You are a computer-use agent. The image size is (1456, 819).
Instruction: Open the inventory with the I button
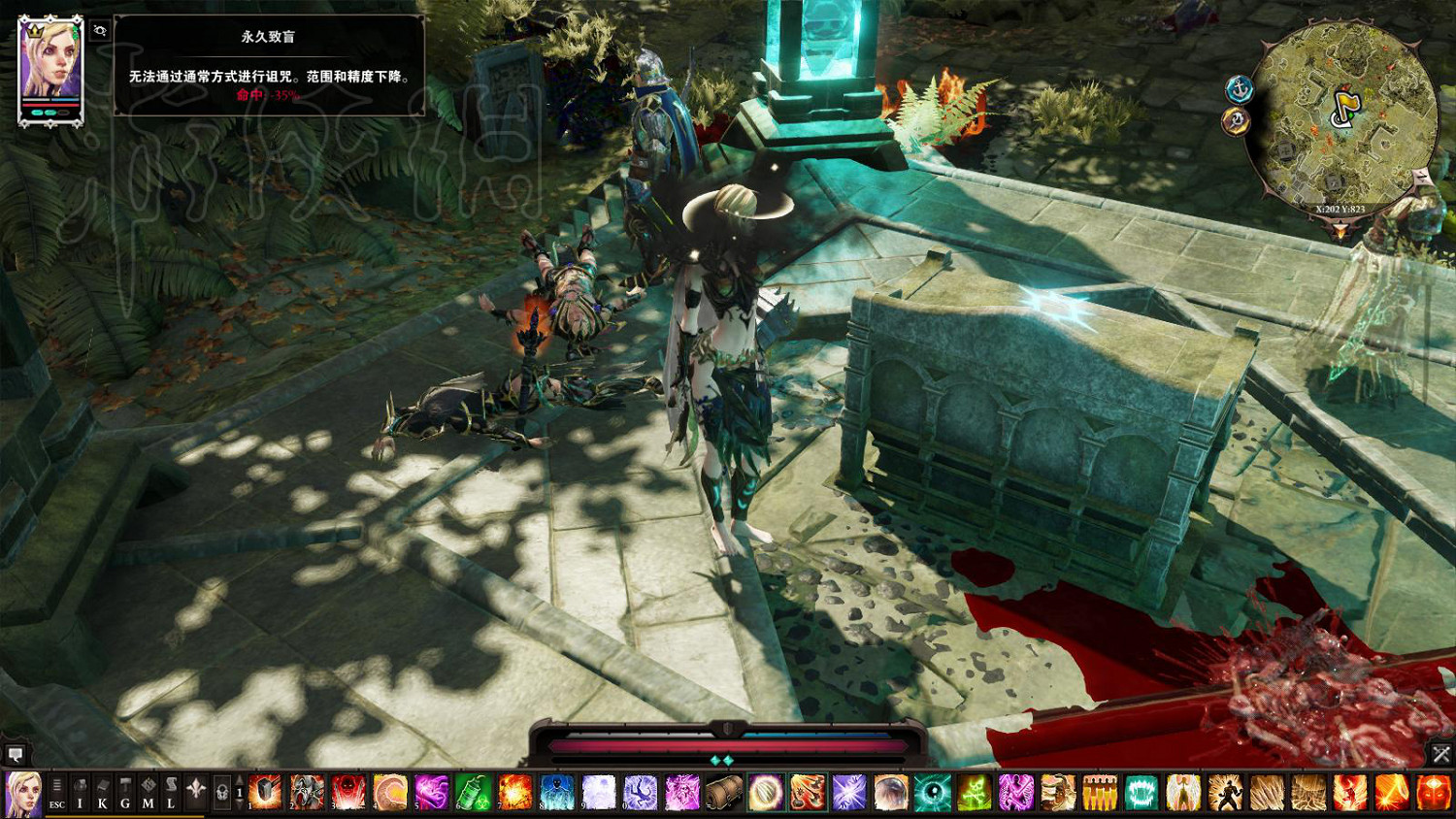coord(81,793)
